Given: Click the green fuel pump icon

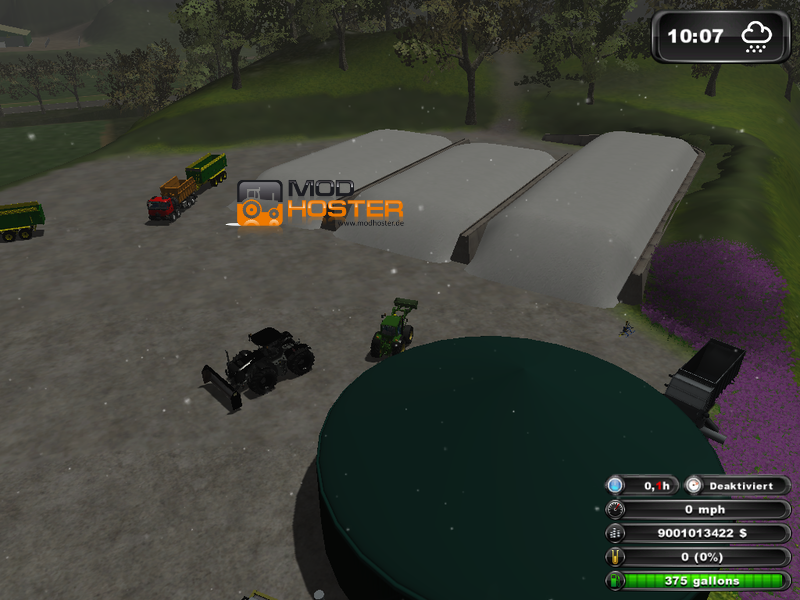Looking at the screenshot, I should [615, 581].
